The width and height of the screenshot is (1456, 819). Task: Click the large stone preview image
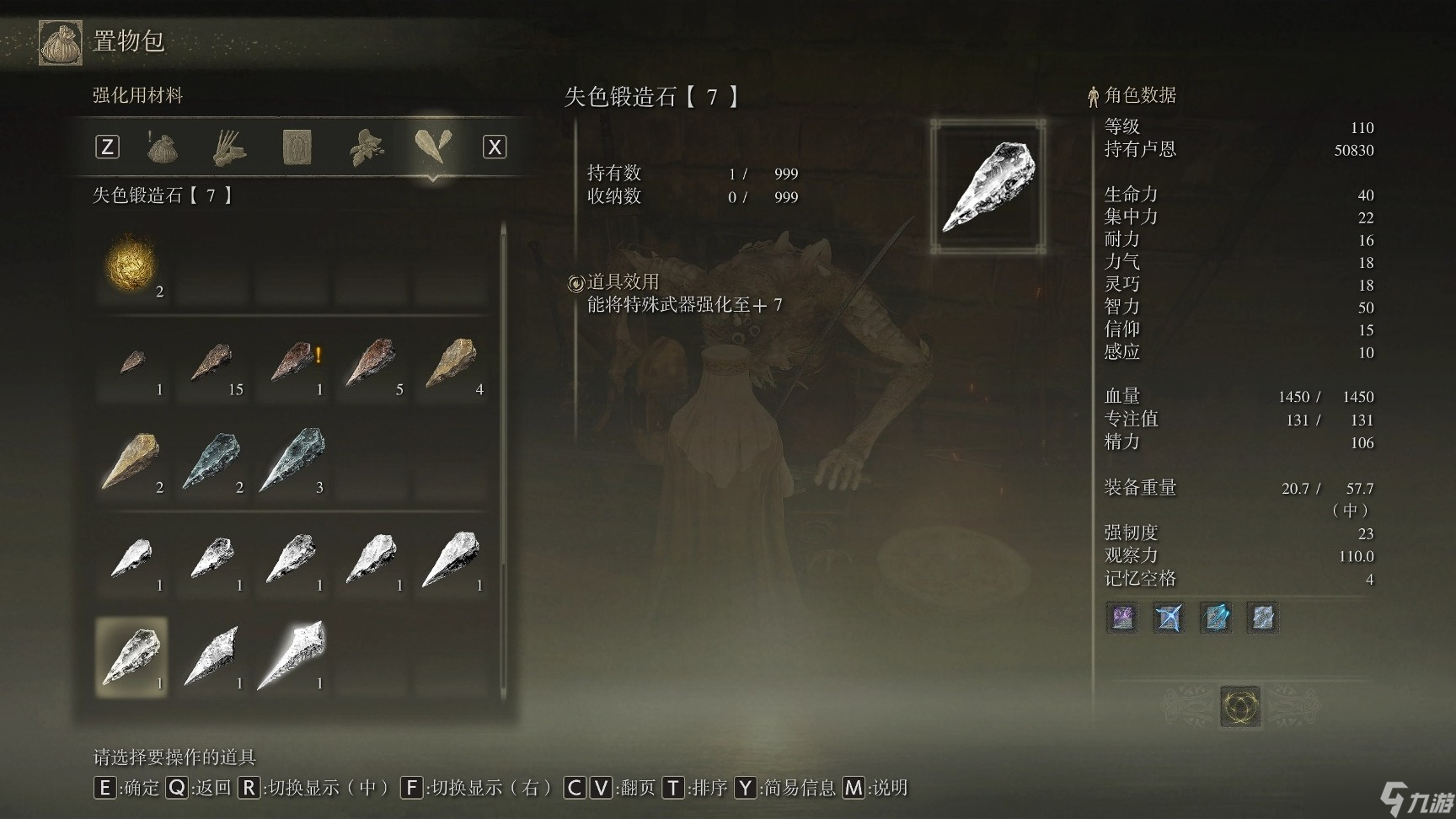(x=988, y=186)
